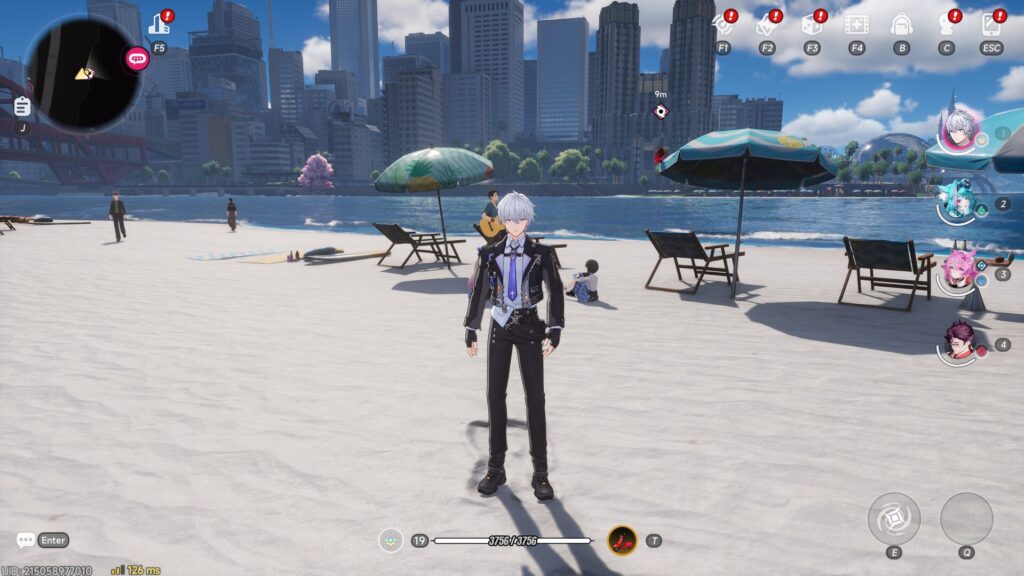Open the checkmark tag icon with alert
Viewport: 1024px width, 576px height.
point(767,24)
